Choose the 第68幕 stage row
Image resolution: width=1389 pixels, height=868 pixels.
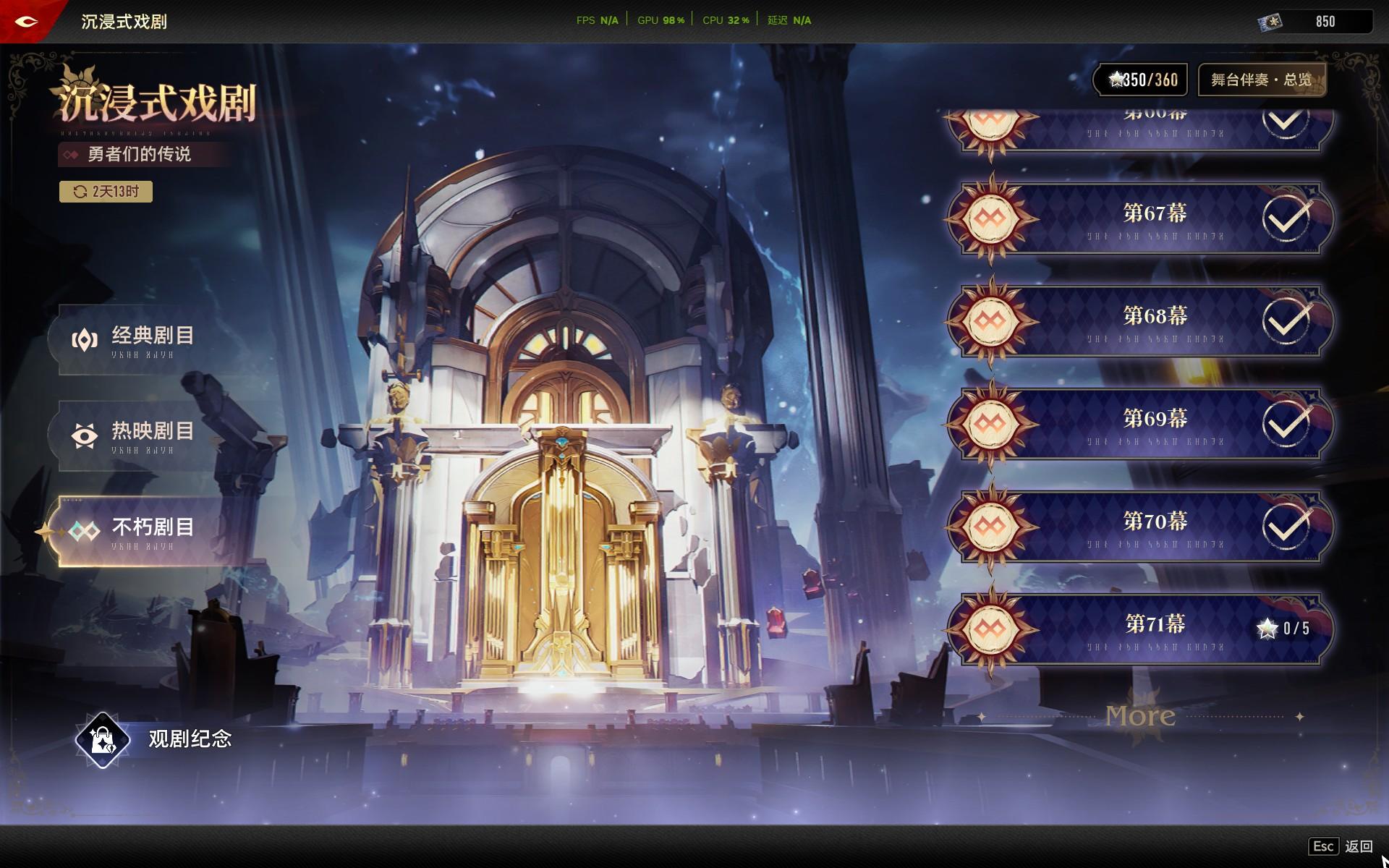[1154, 320]
